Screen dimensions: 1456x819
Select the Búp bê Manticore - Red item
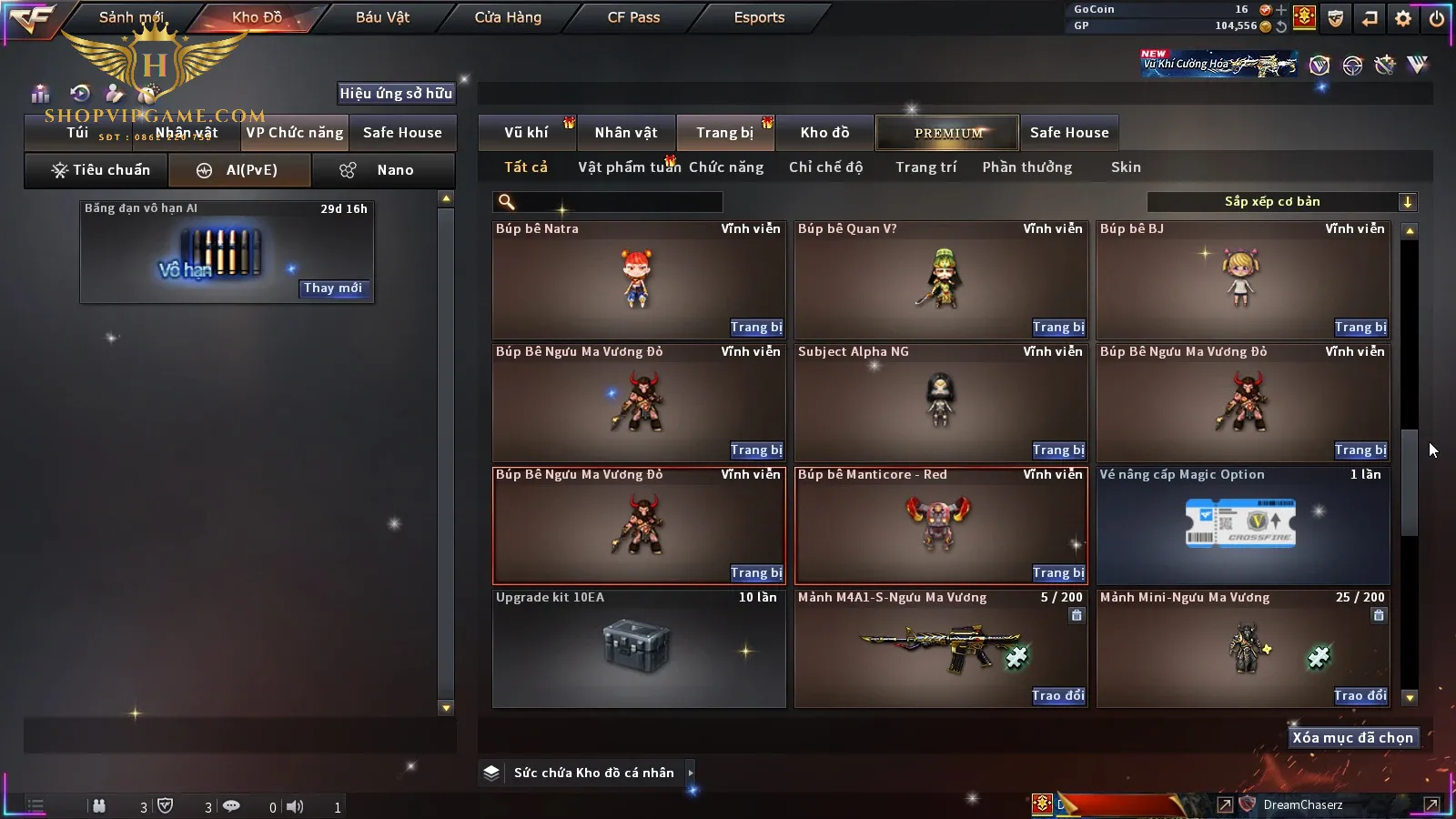940,523
